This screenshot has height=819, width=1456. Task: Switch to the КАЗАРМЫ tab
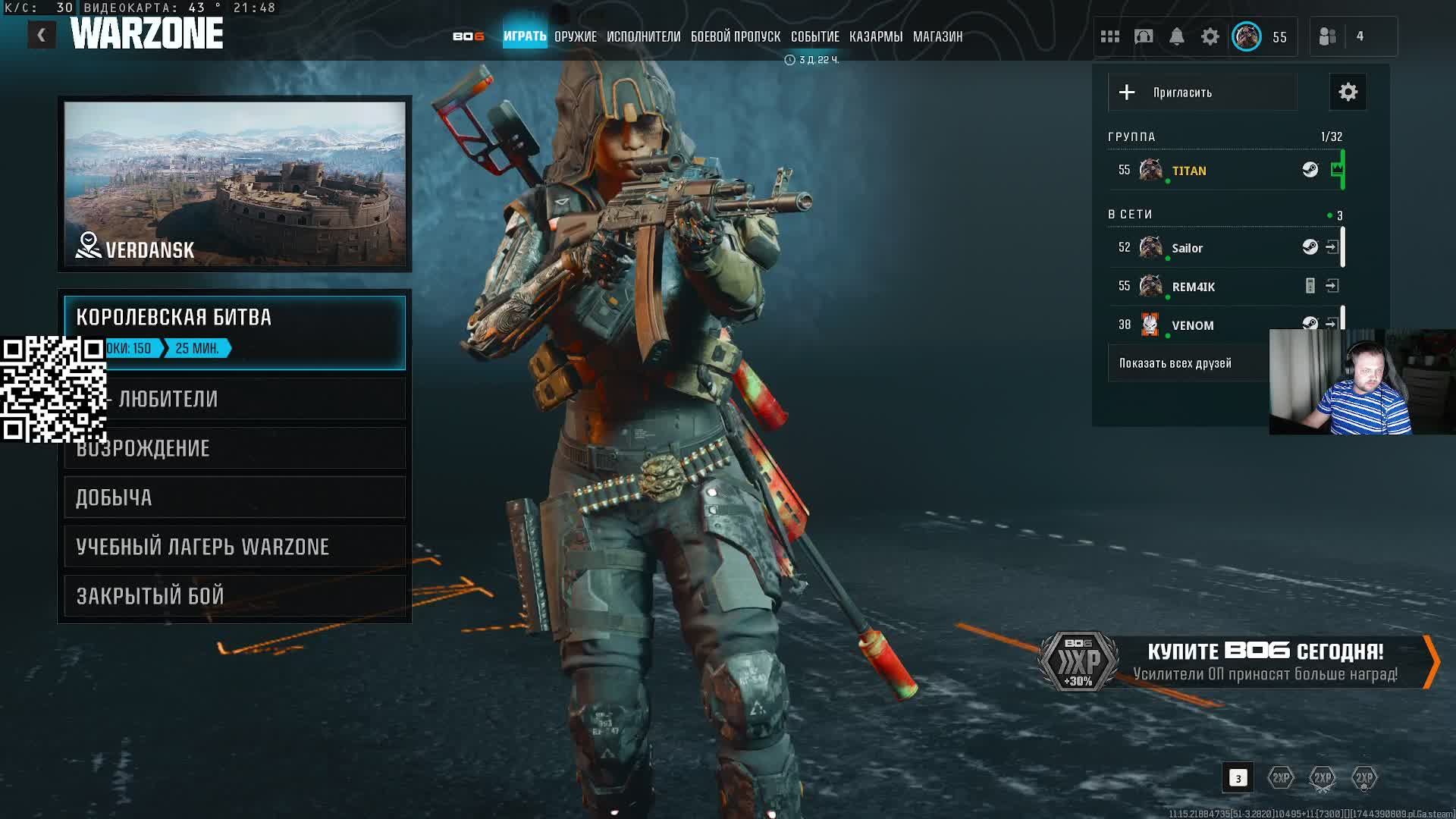(875, 36)
